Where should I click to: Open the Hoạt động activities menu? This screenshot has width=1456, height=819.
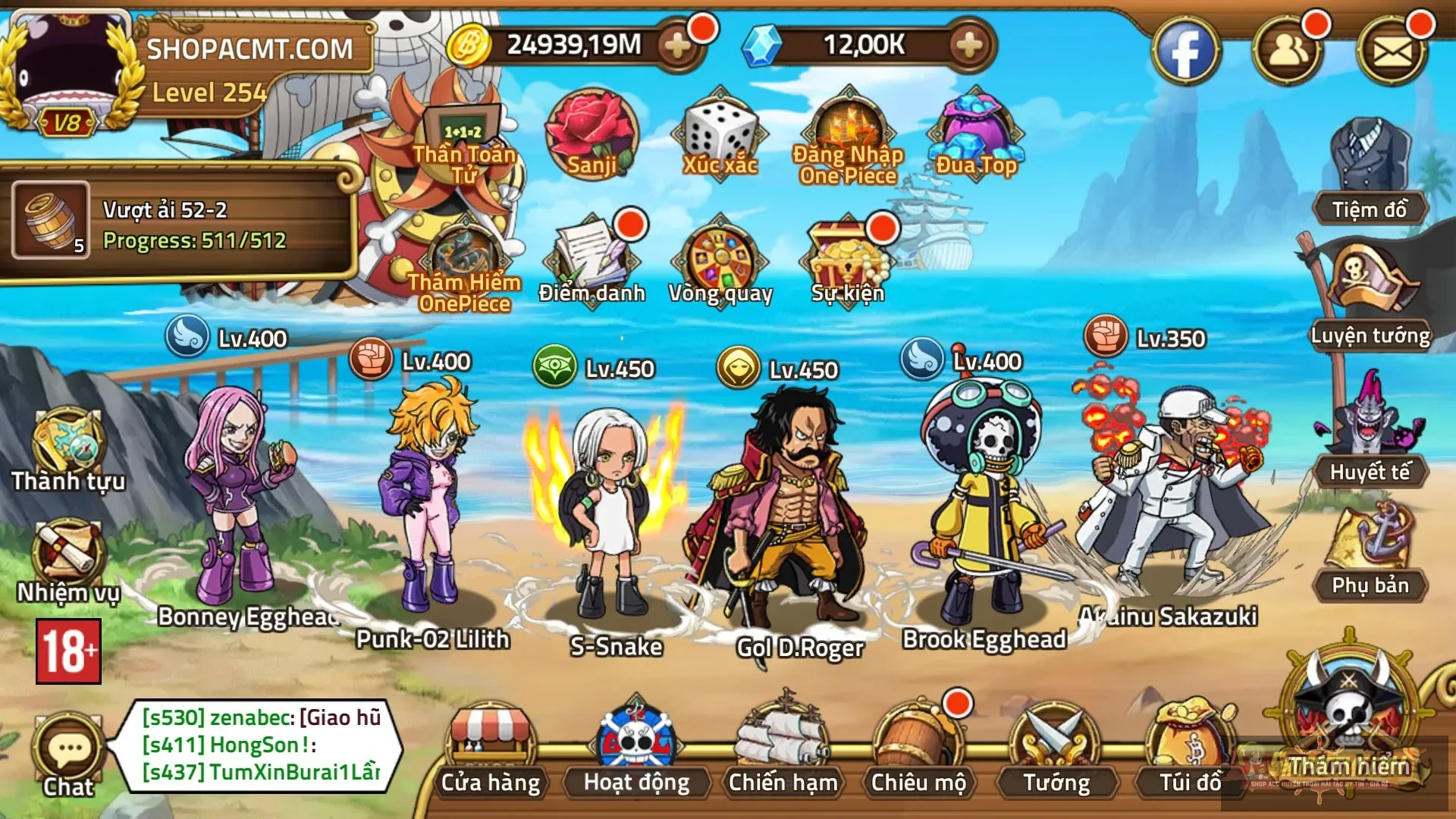coord(636,747)
